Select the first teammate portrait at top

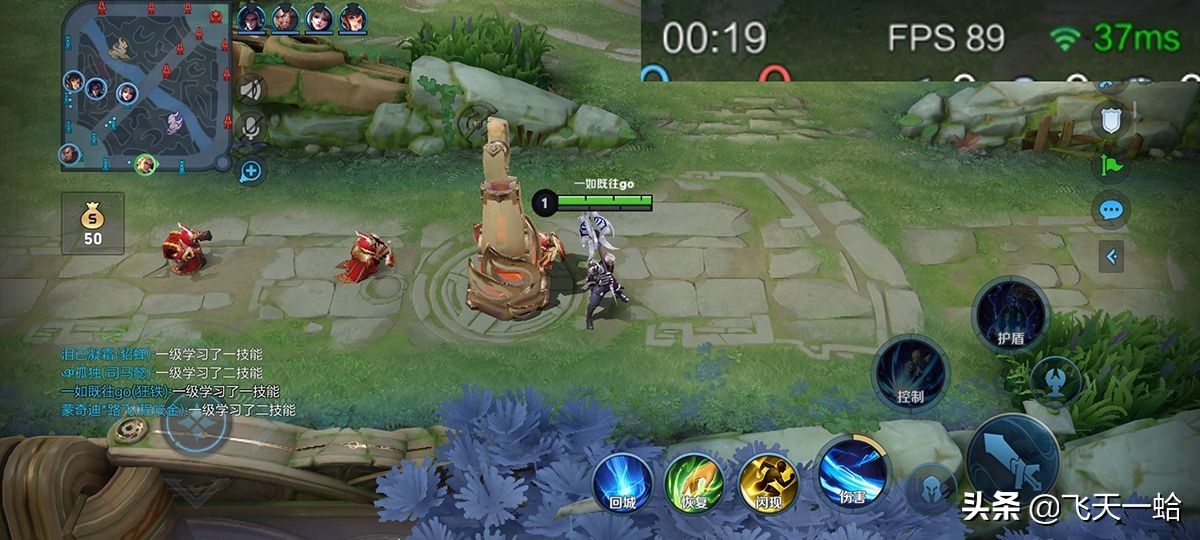(x=250, y=17)
